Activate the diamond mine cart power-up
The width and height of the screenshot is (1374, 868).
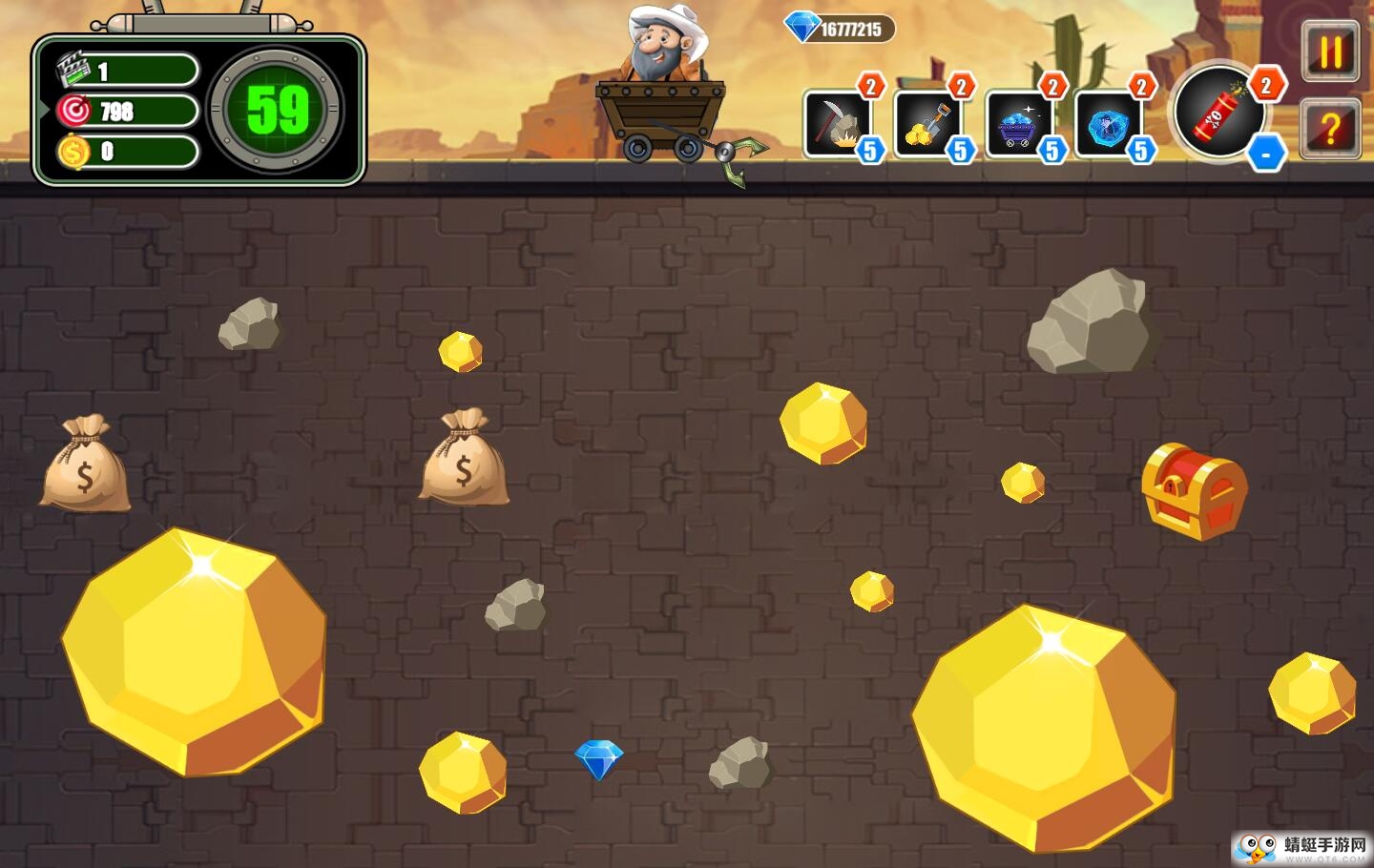coord(1017,123)
